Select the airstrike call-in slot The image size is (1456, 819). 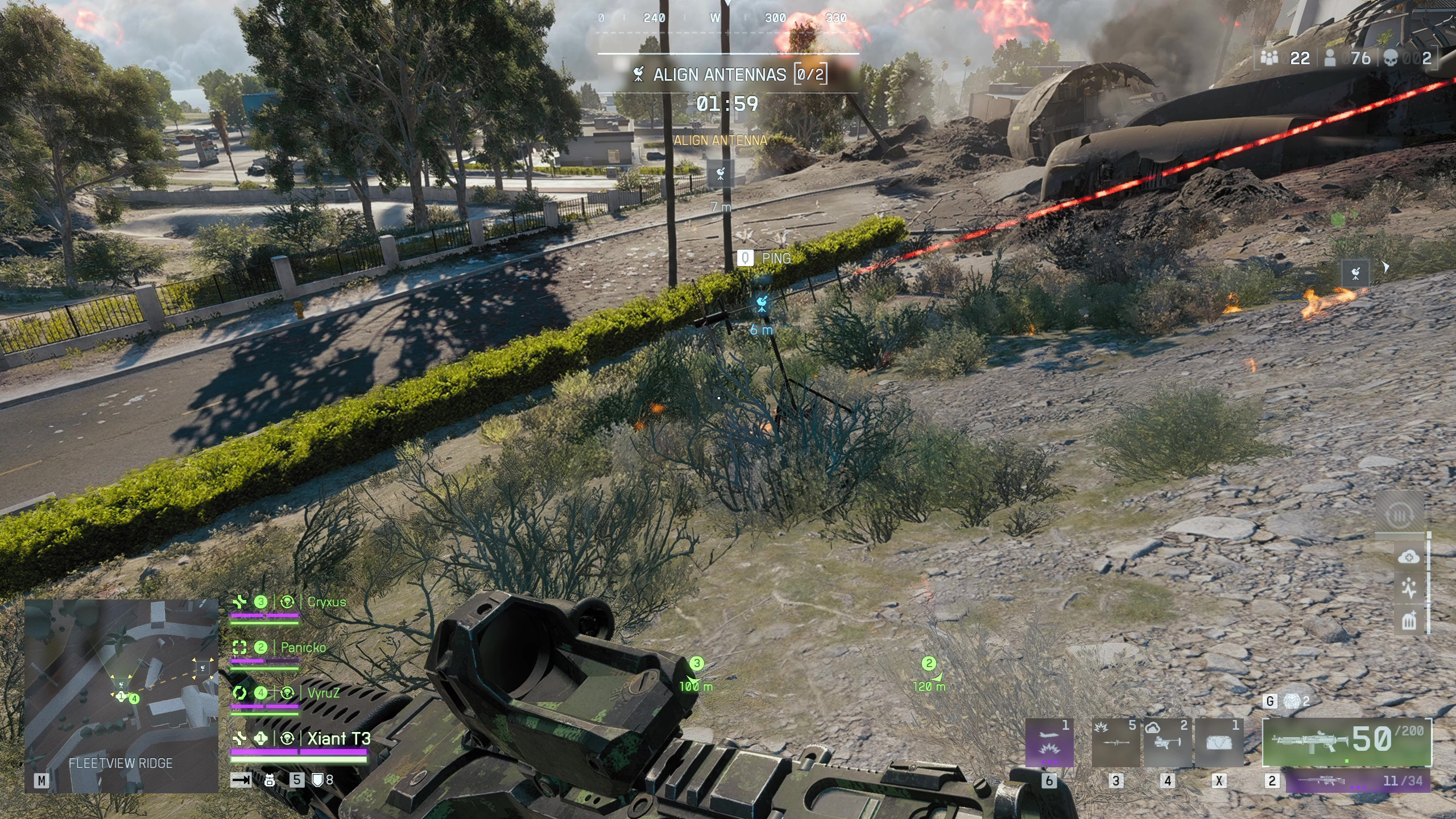tap(1049, 743)
